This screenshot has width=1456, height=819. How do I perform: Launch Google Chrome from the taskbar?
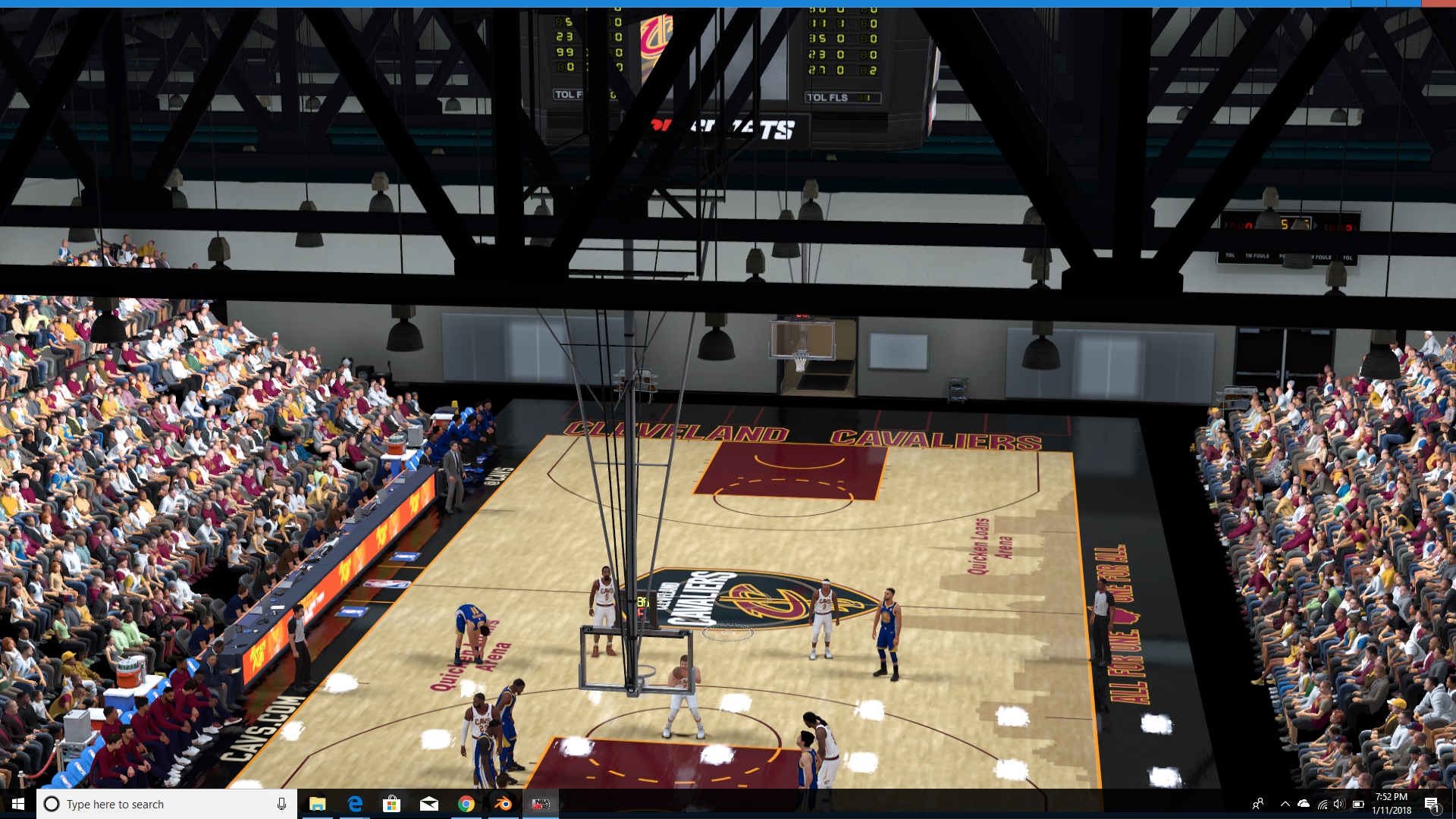[466, 804]
